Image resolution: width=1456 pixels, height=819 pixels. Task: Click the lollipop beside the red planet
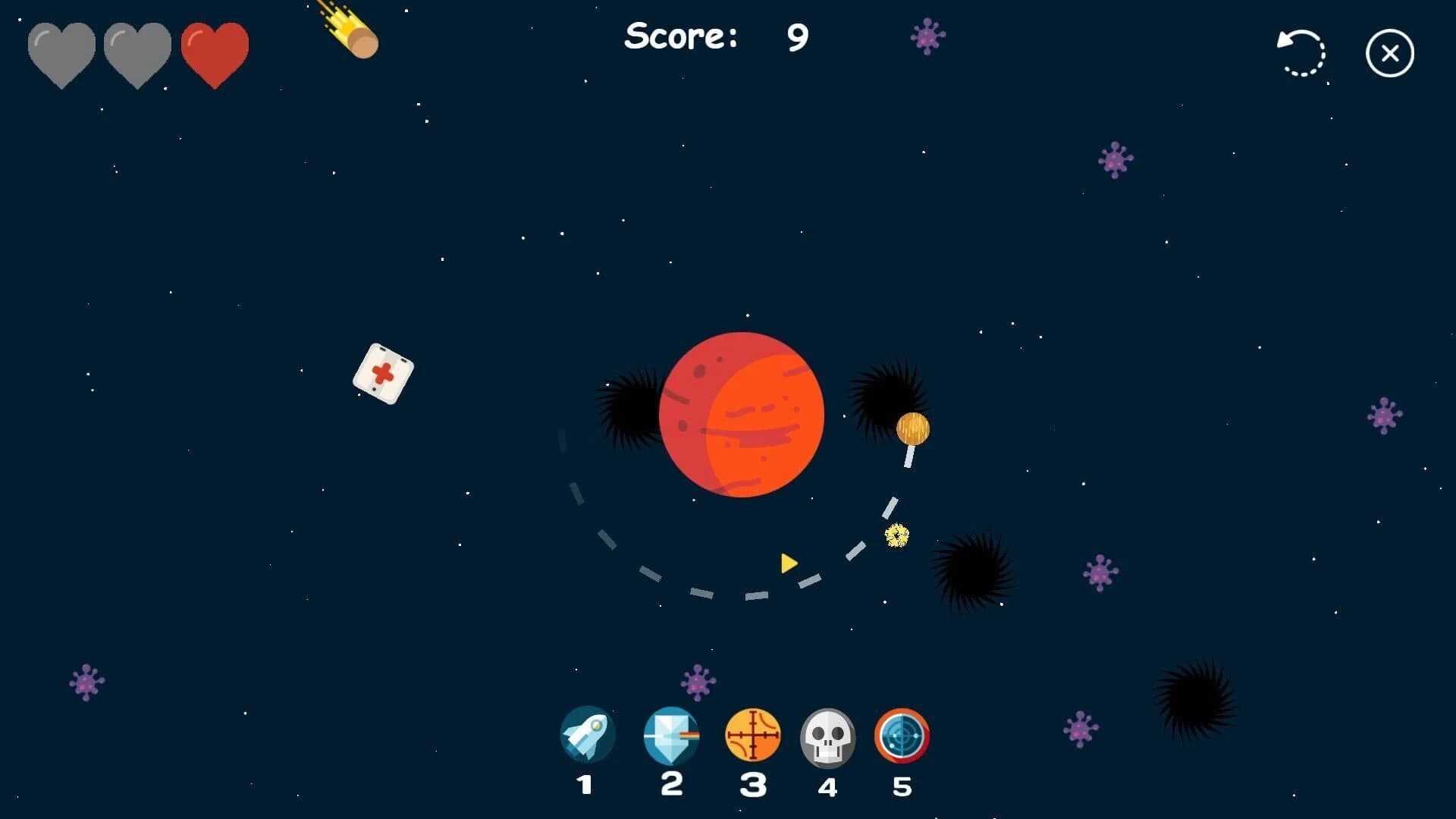(x=912, y=428)
